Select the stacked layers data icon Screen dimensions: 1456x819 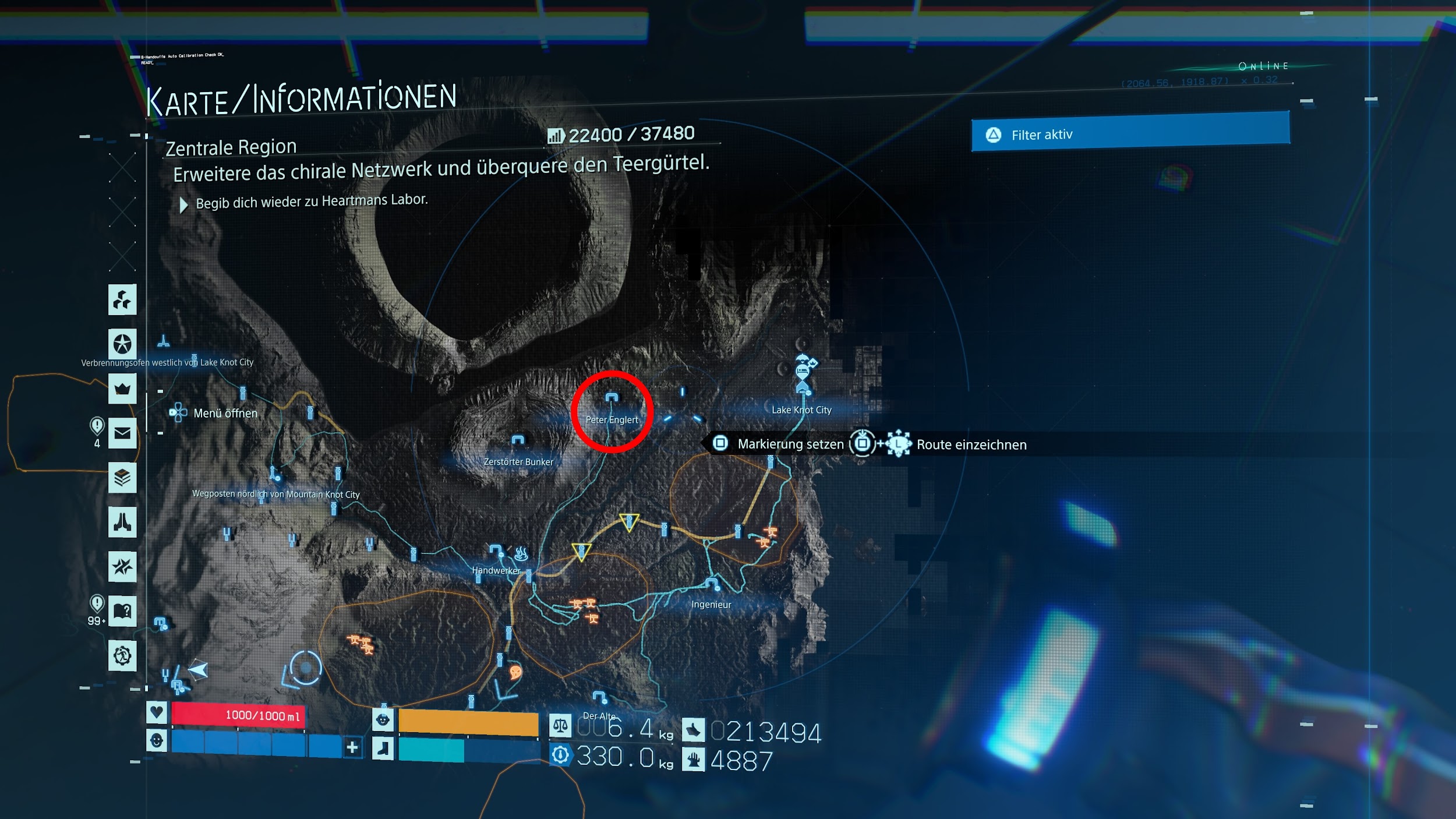122,478
